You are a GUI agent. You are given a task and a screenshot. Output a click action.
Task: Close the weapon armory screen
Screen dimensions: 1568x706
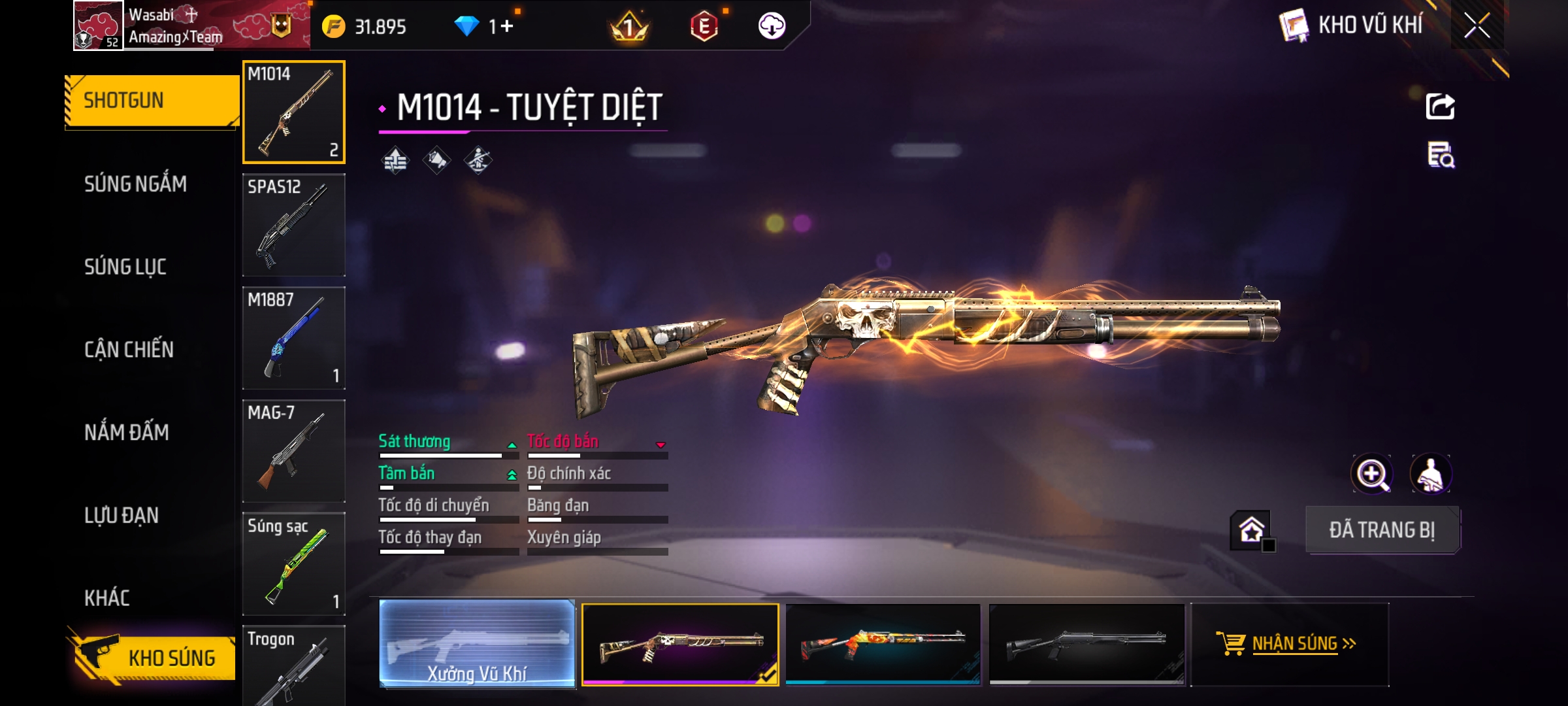(1477, 26)
